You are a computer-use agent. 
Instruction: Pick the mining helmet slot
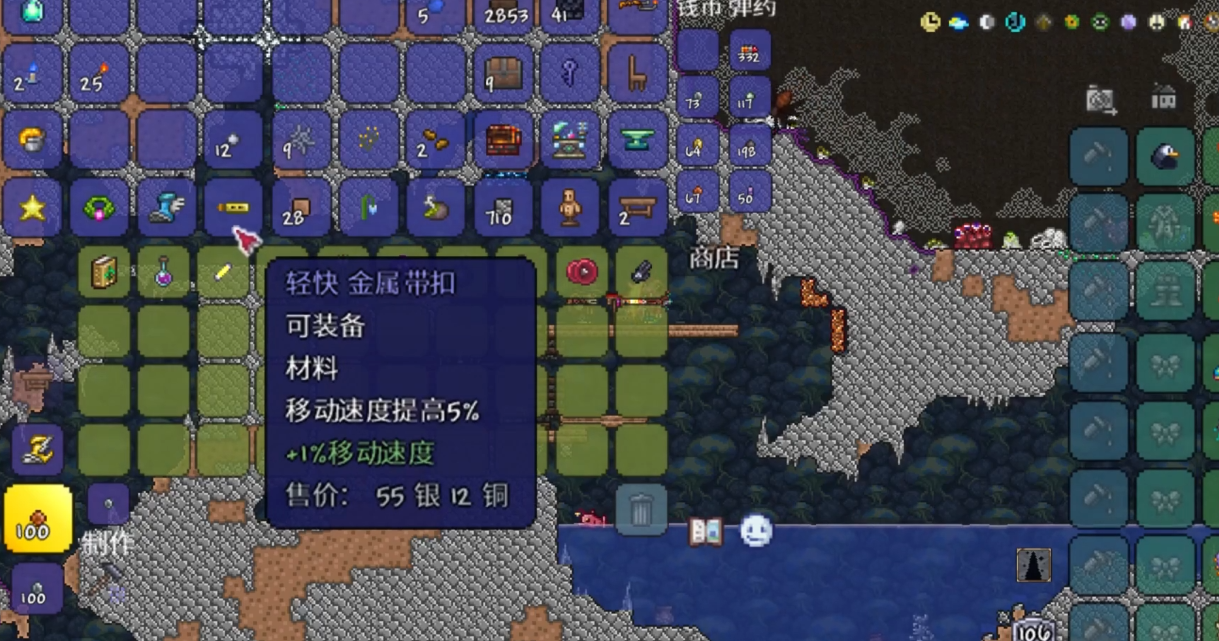32,140
